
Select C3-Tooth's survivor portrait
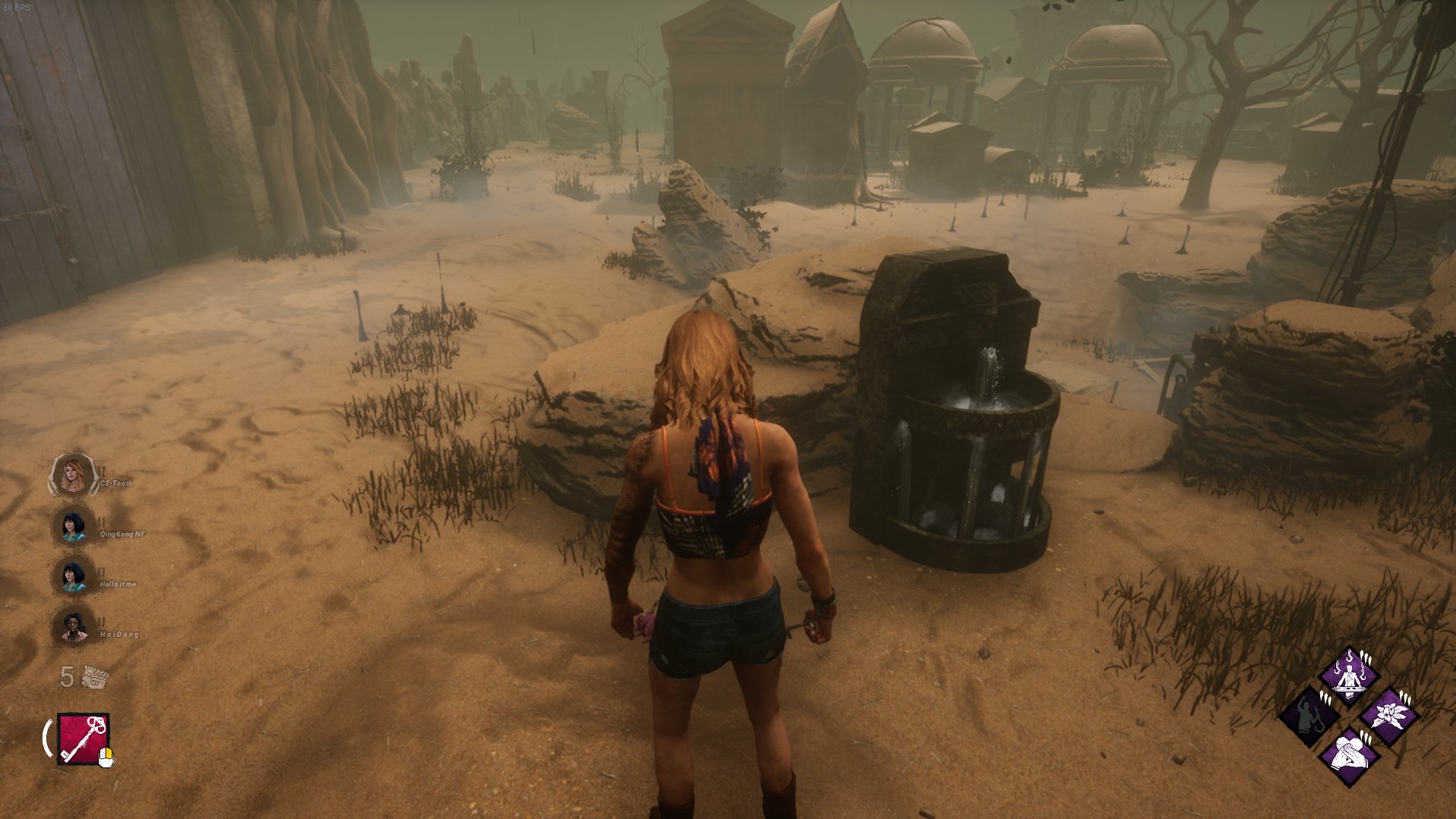point(73,476)
